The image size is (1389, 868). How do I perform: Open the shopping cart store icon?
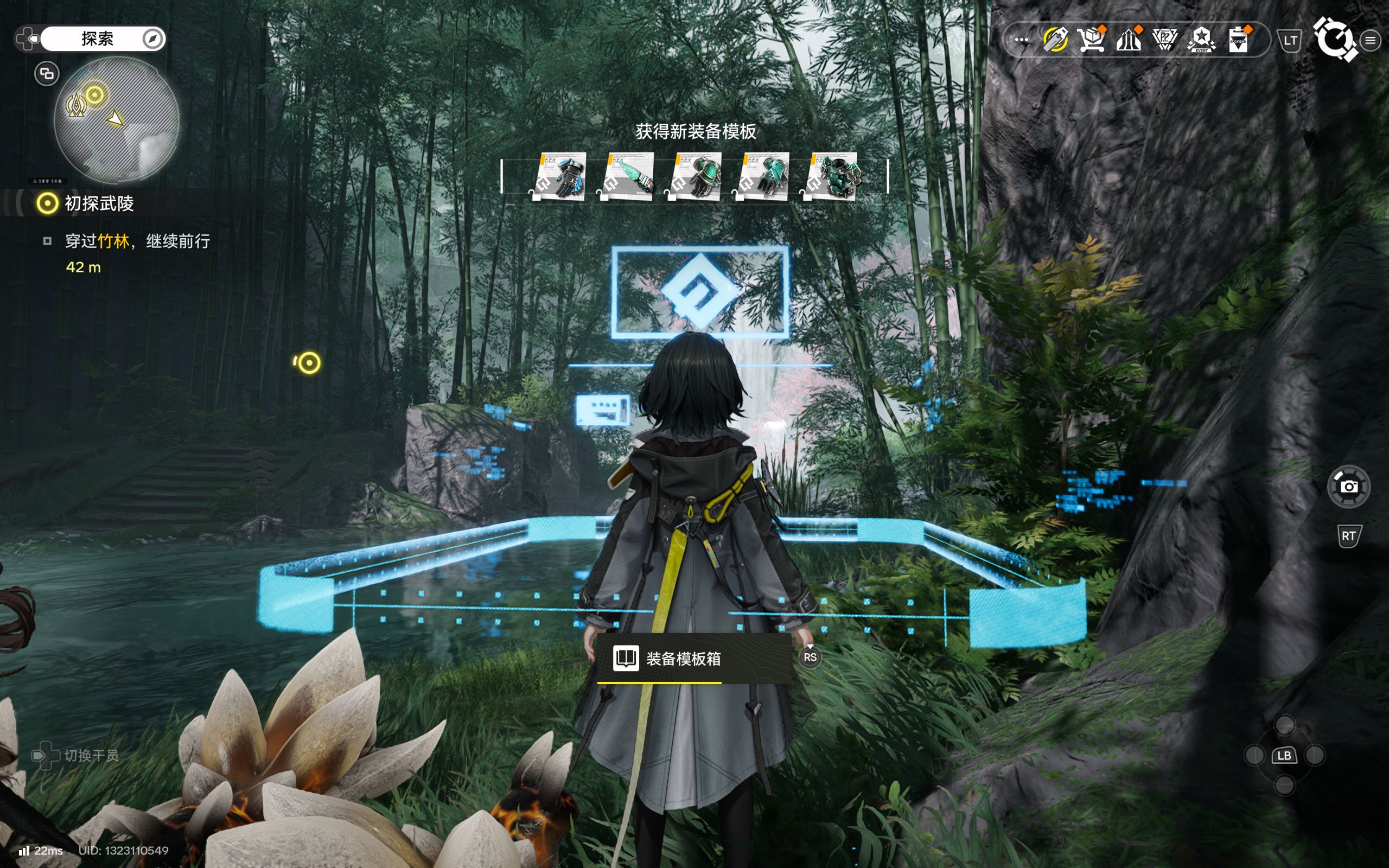[x=1091, y=40]
